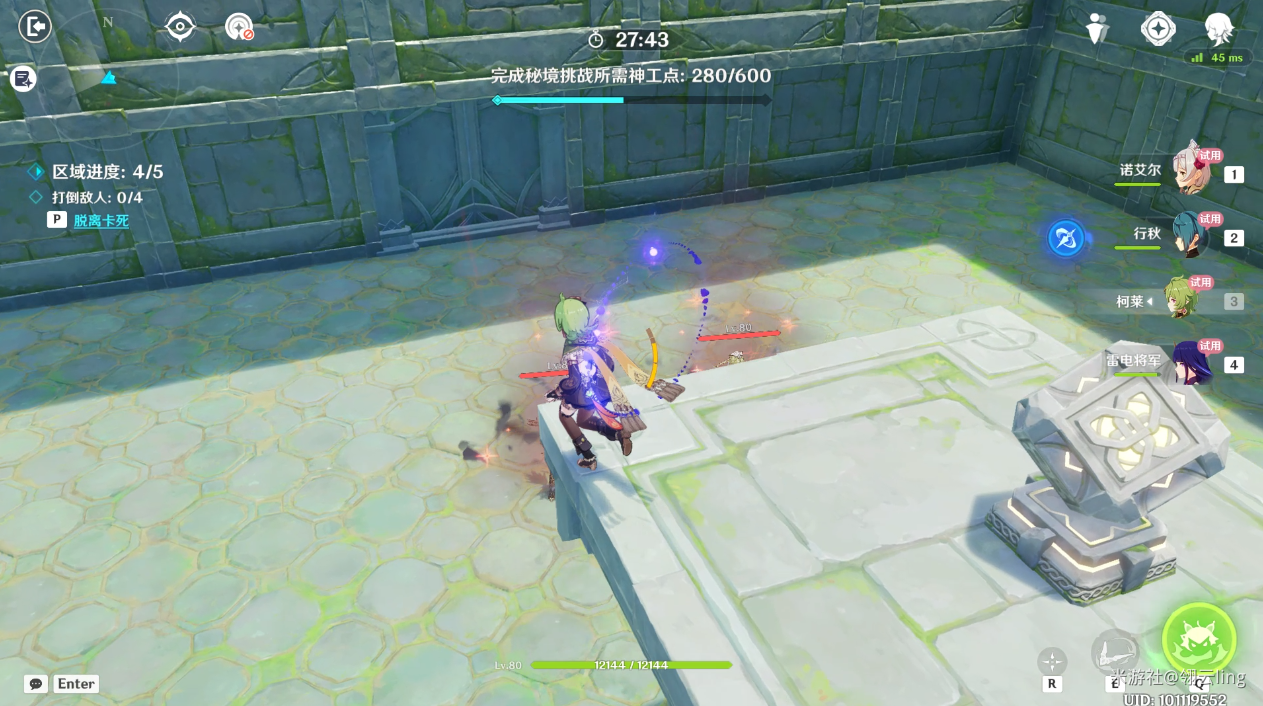
Task: Open the quest log sparkle page icon
Action: tap(23, 78)
